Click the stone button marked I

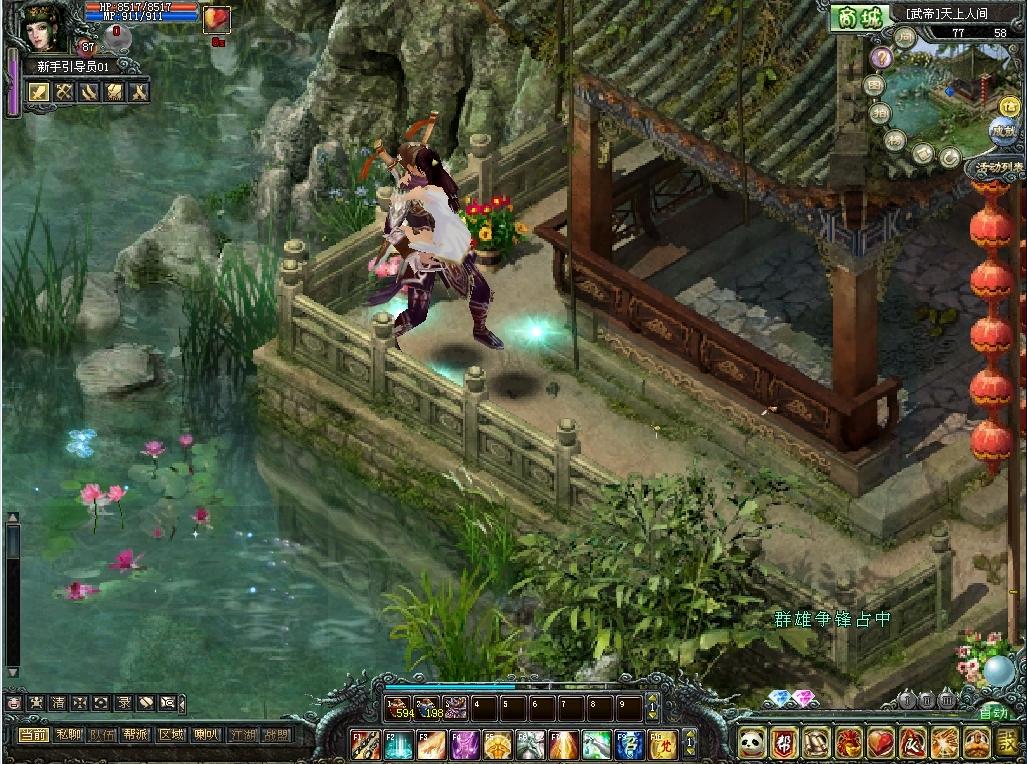[908, 700]
